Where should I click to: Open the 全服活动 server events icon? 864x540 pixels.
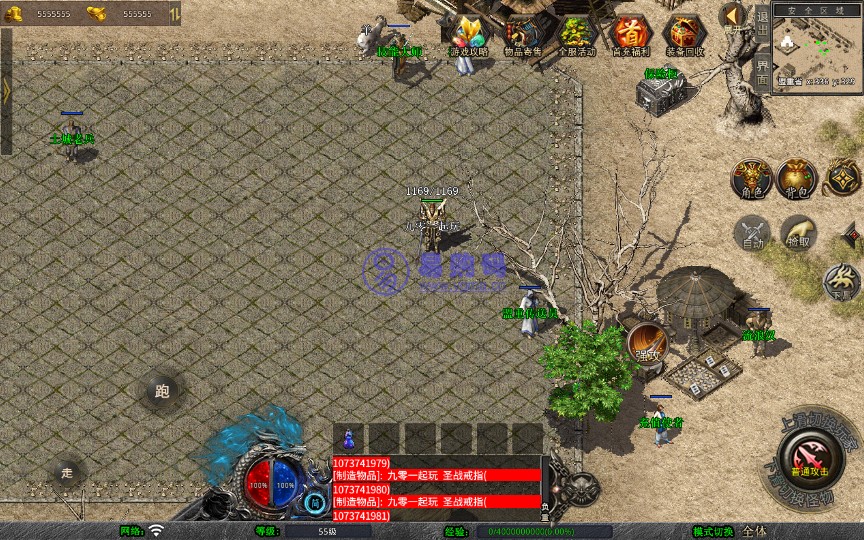[577, 35]
